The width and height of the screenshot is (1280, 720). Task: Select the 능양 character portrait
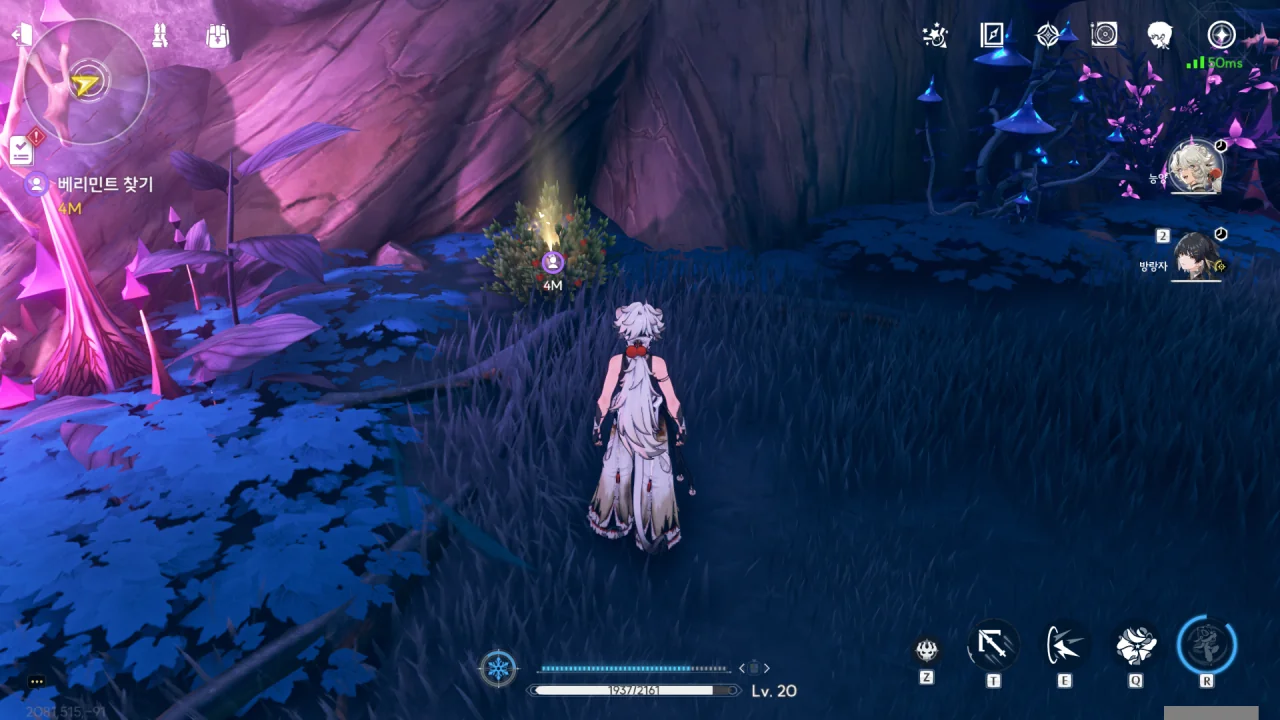click(x=1196, y=167)
